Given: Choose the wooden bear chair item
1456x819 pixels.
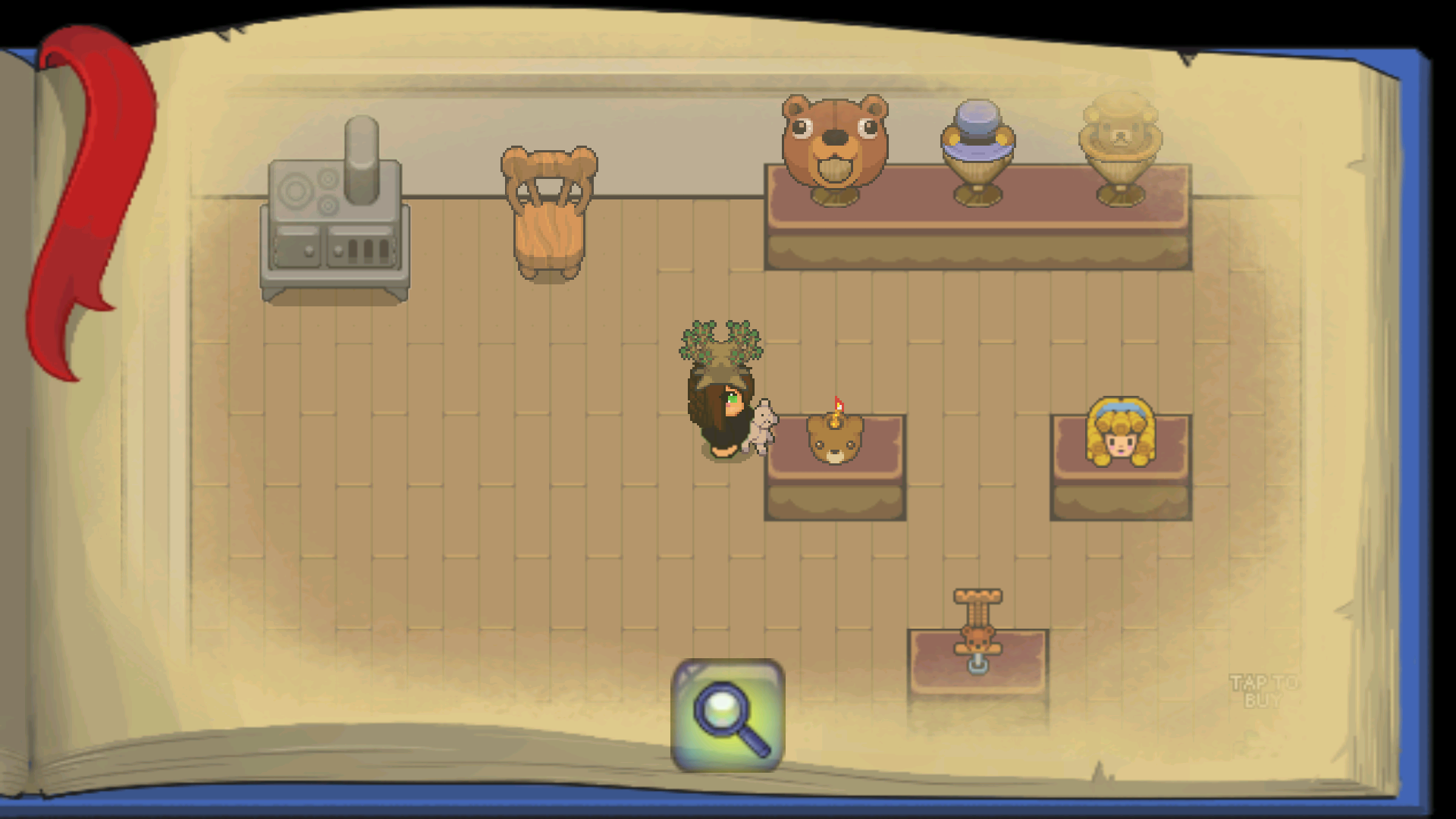Looking at the screenshot, I should [549, 212].
